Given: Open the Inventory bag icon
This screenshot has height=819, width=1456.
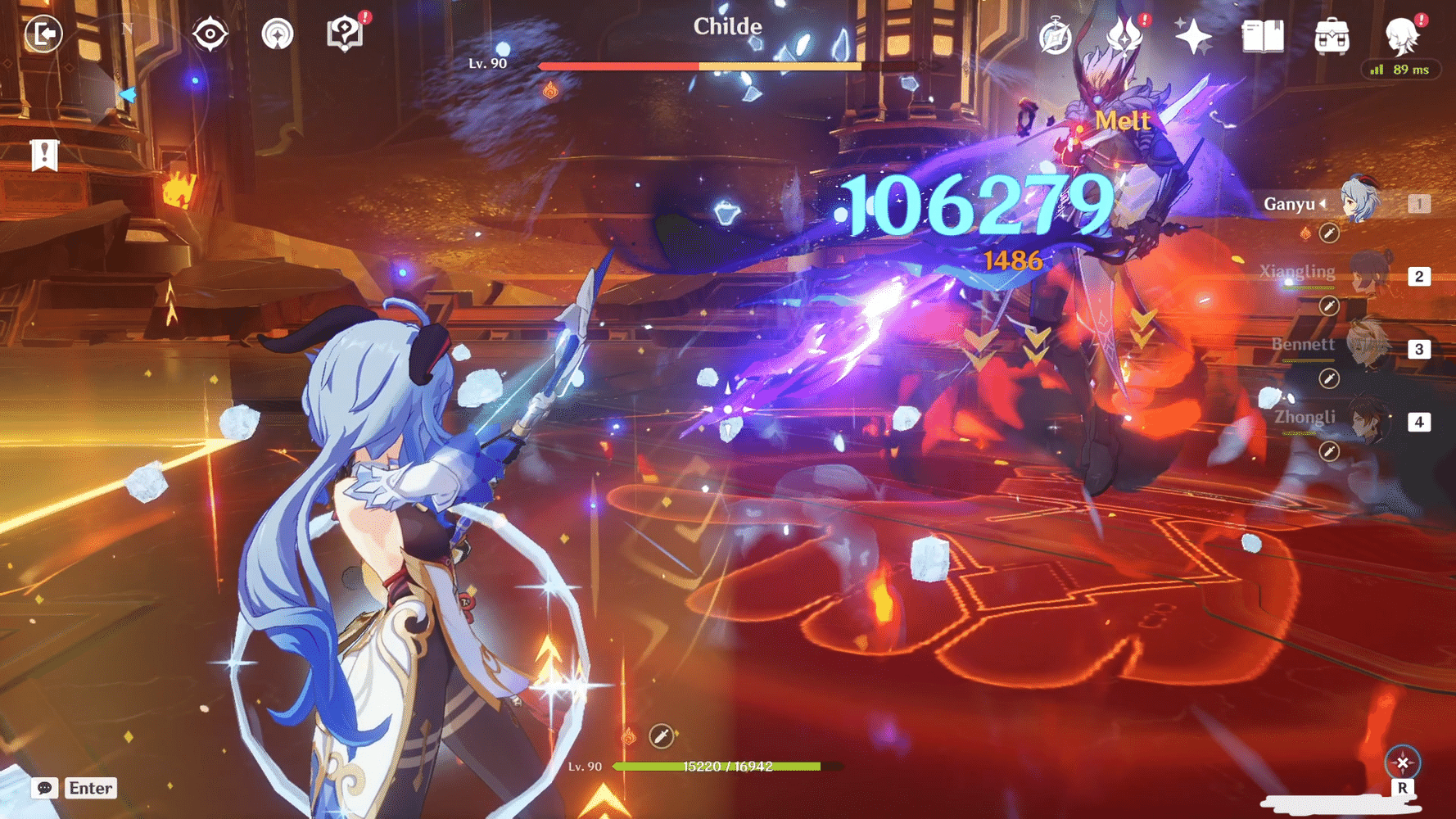Looking at the screenshot, I should (x=1332, y=36).
